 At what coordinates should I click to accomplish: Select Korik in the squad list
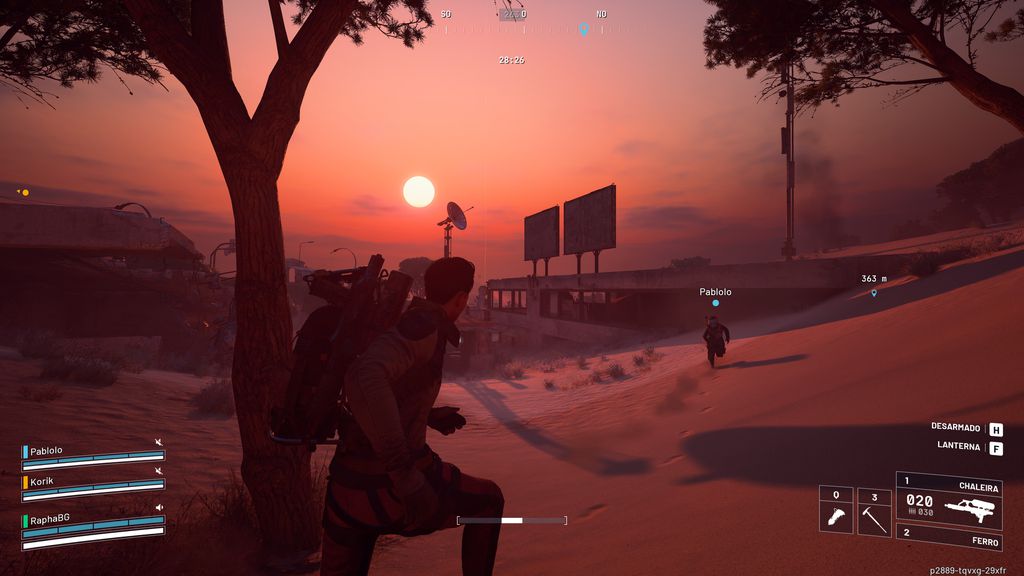pyautogui.click(x=42, y=481)
